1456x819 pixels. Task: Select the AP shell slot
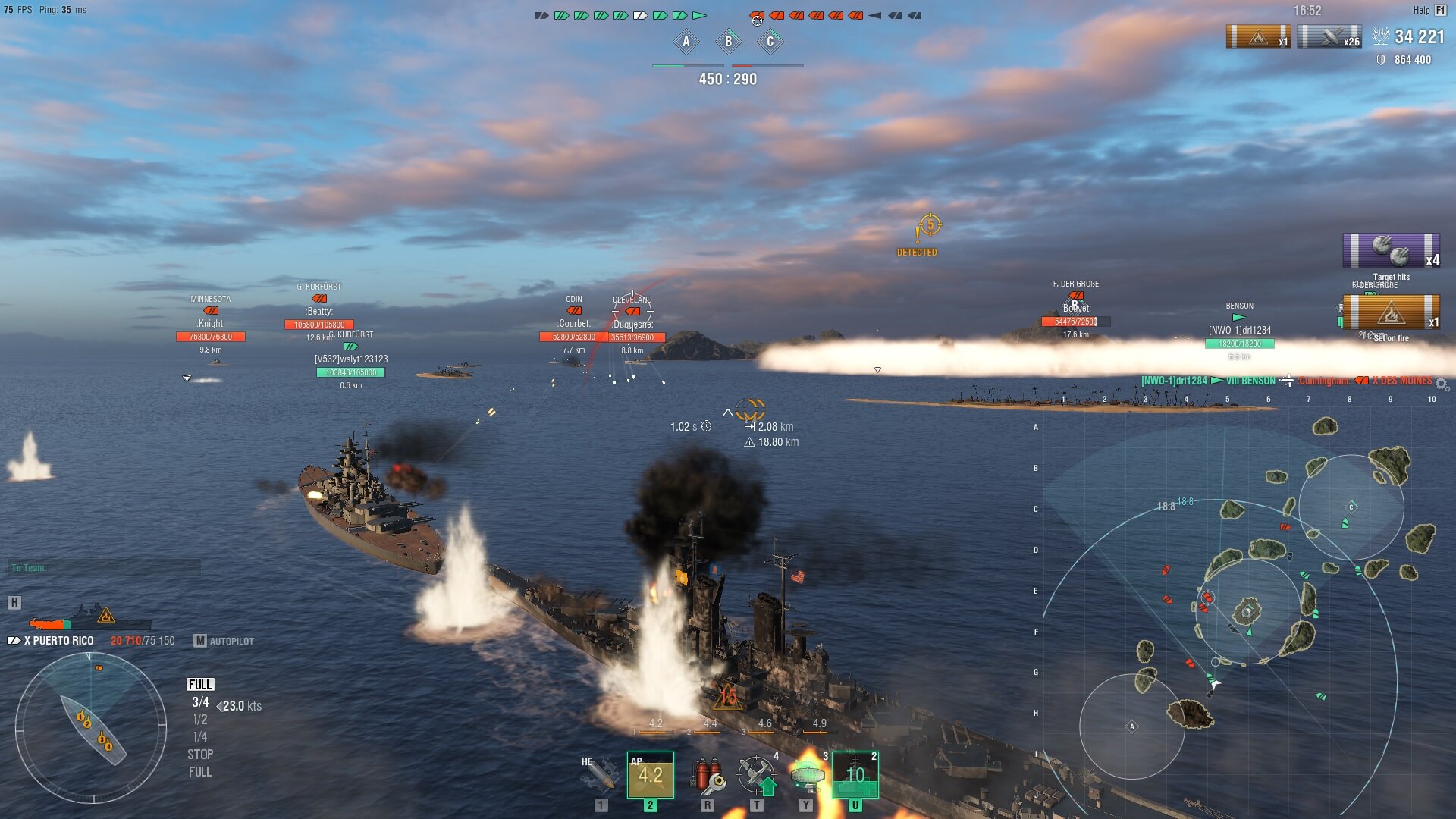pyautogui.click(x=650, y=775)
